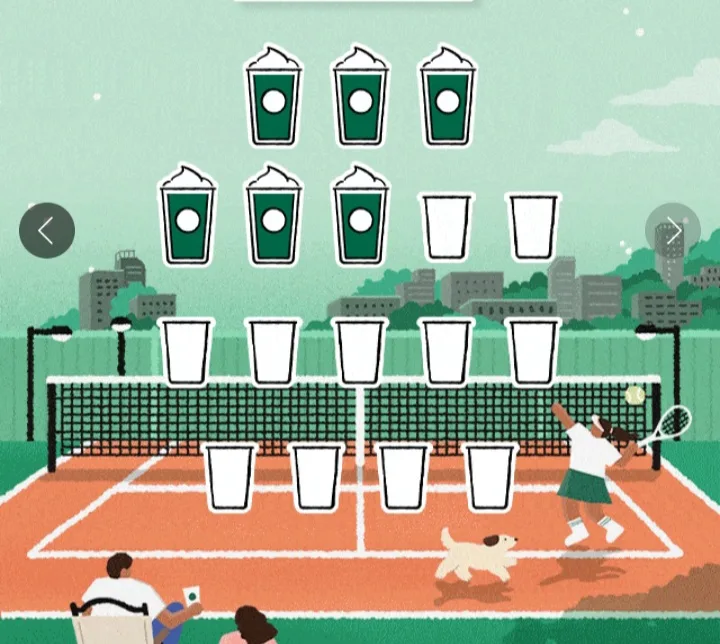720x644 pixels.
Task: Go to the previous page with left arrow
Action: (x=47, y=230)
